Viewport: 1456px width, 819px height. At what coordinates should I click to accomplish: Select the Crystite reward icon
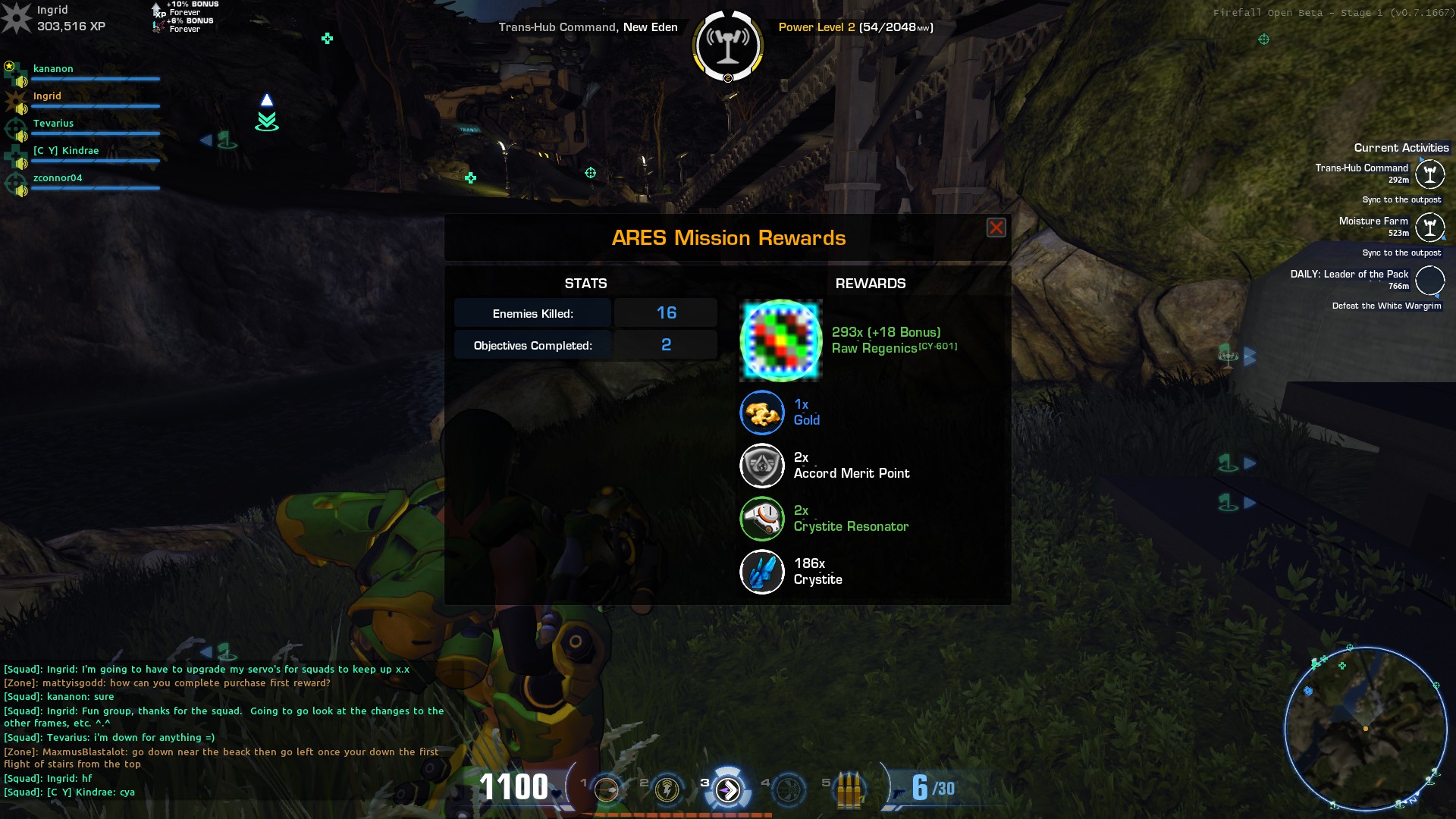point(762,572)
